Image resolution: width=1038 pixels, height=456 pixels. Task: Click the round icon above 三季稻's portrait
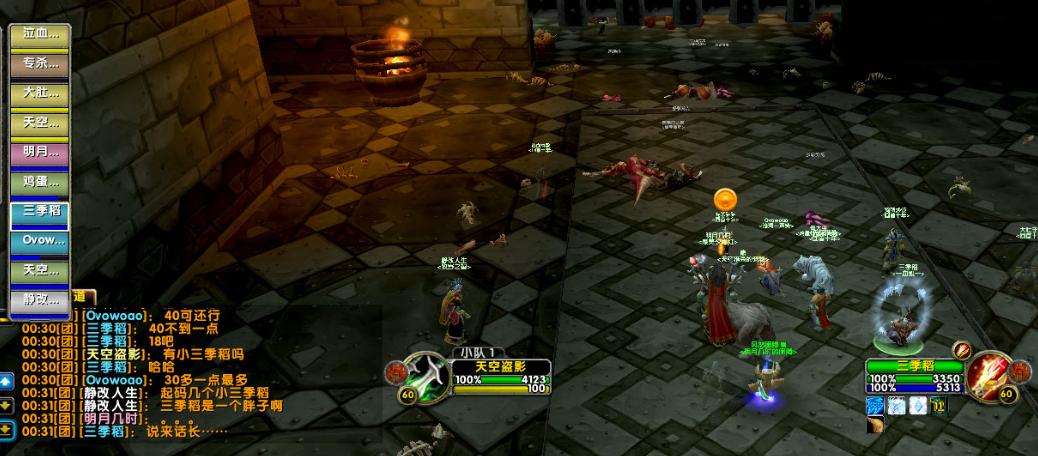pyautogui.click(x=962, y=350)
